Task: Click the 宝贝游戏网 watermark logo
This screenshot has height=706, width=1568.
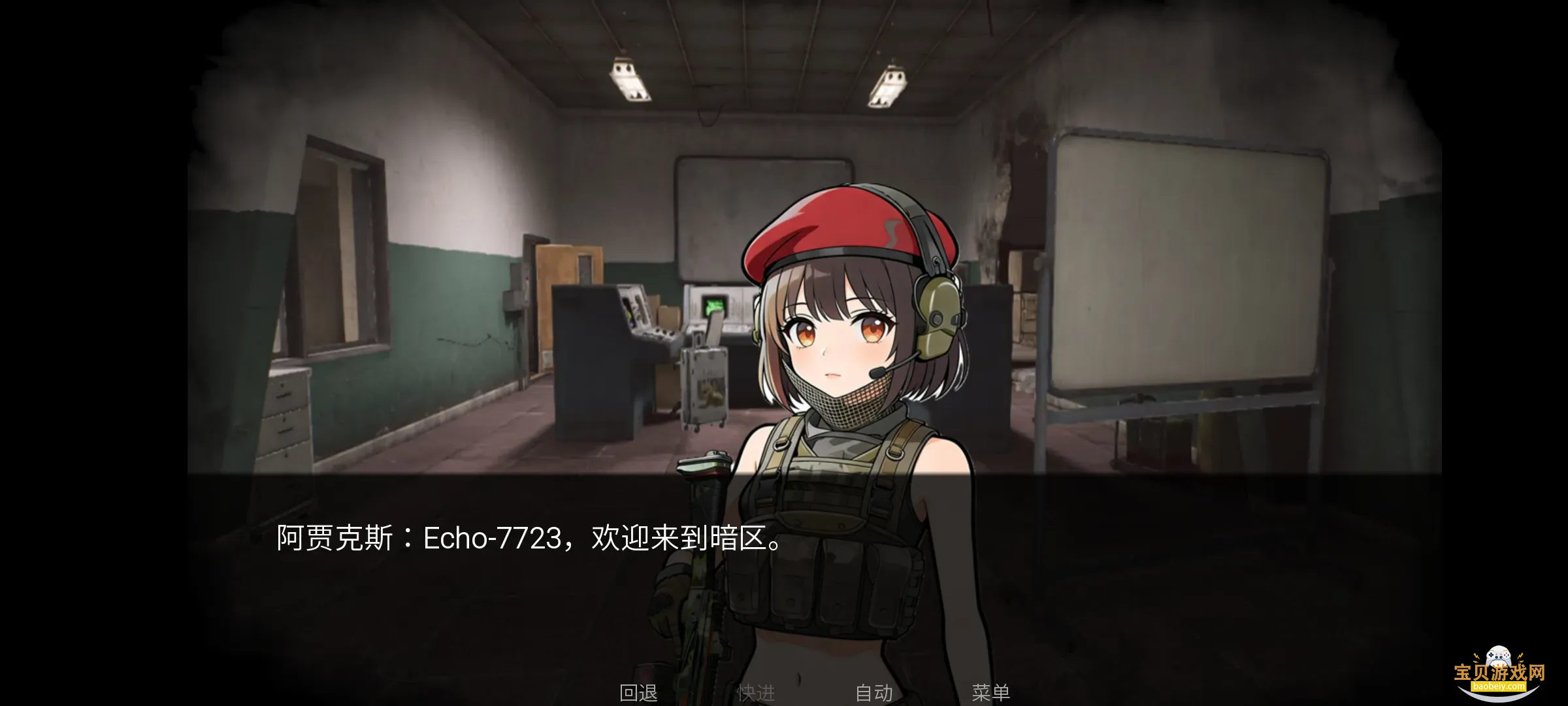Action: (1499, 671)
